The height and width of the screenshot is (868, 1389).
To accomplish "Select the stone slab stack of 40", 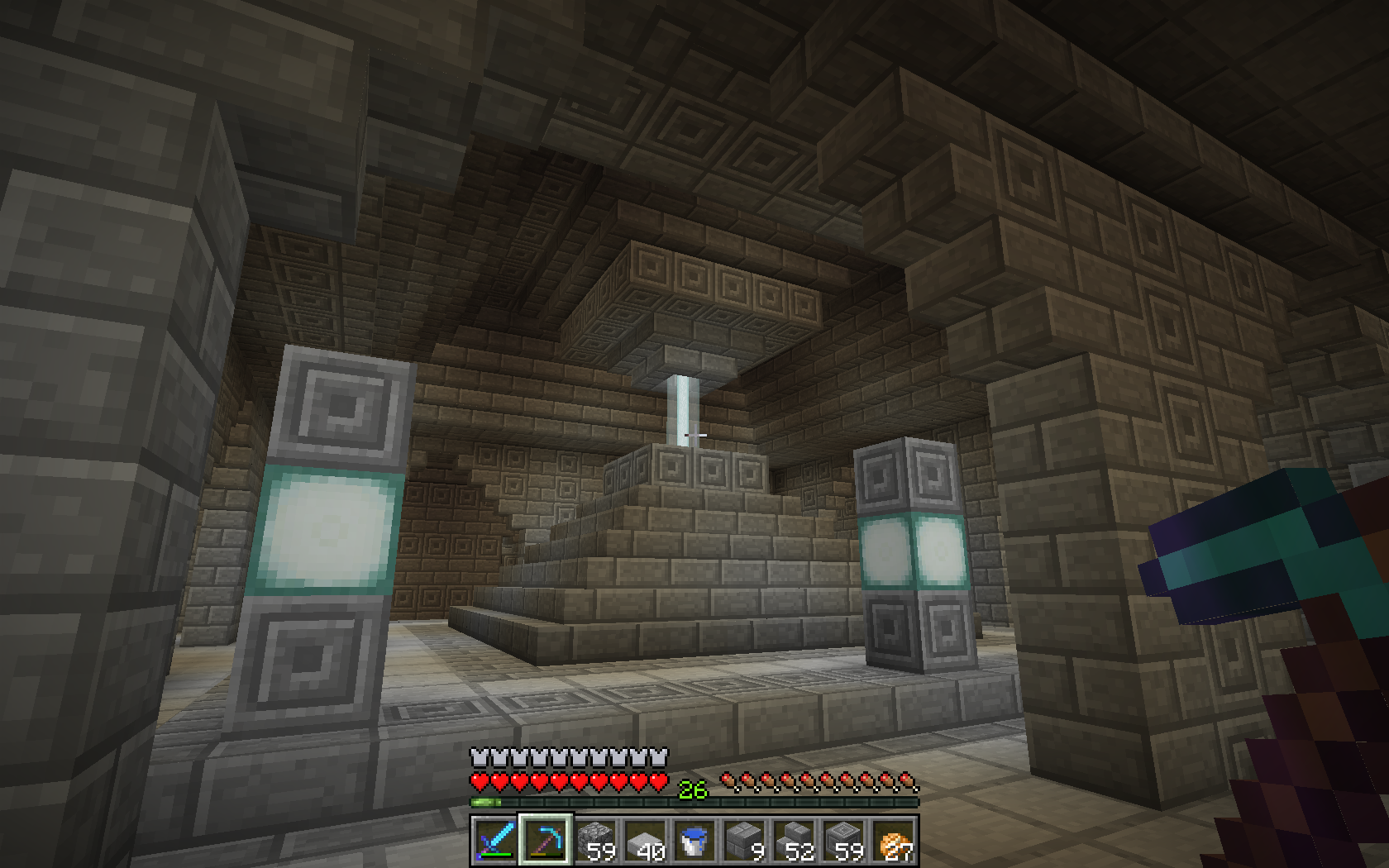I will [x=644, y=841].
